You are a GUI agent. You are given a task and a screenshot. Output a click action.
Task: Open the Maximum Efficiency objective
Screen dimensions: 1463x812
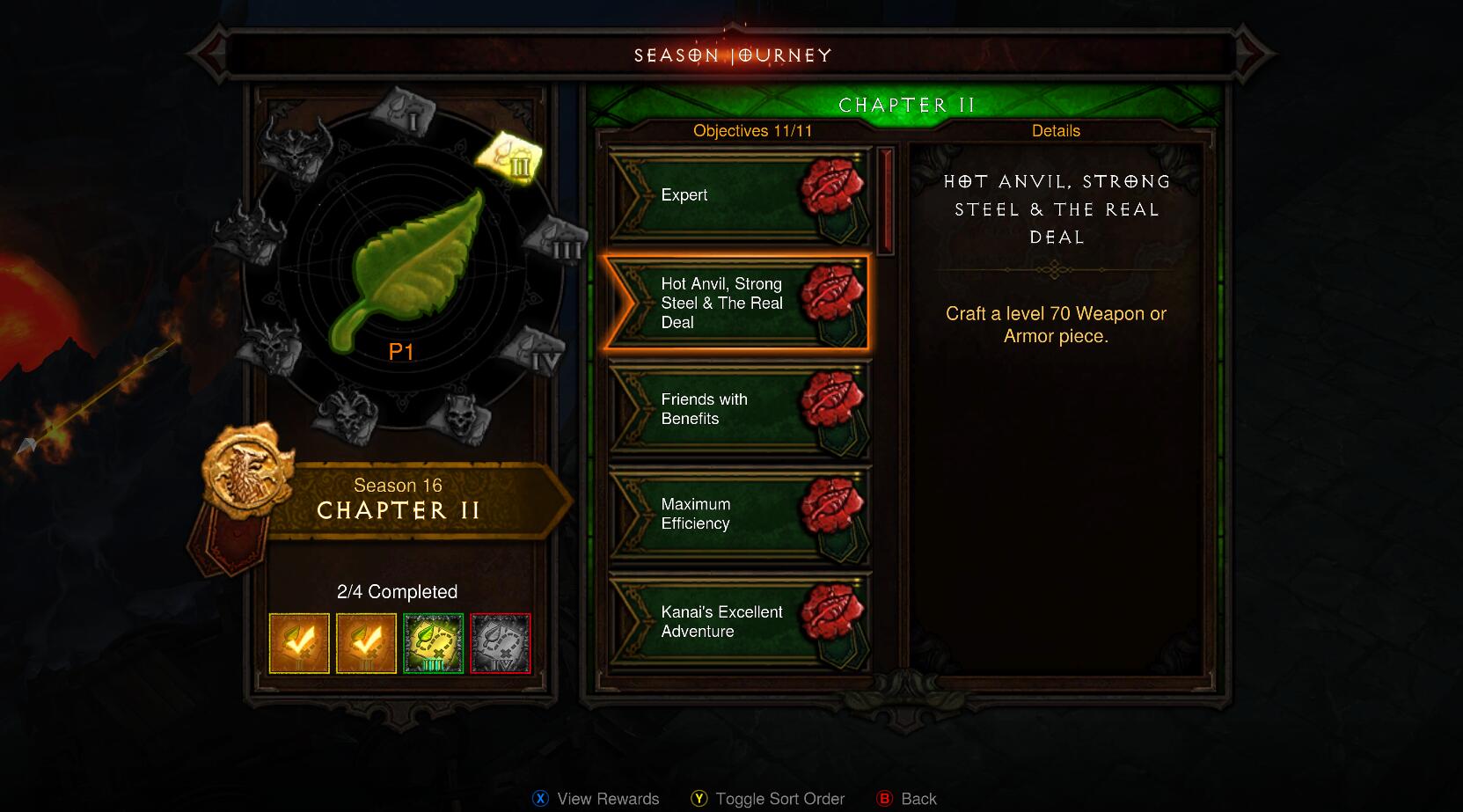tap(737, 514)
